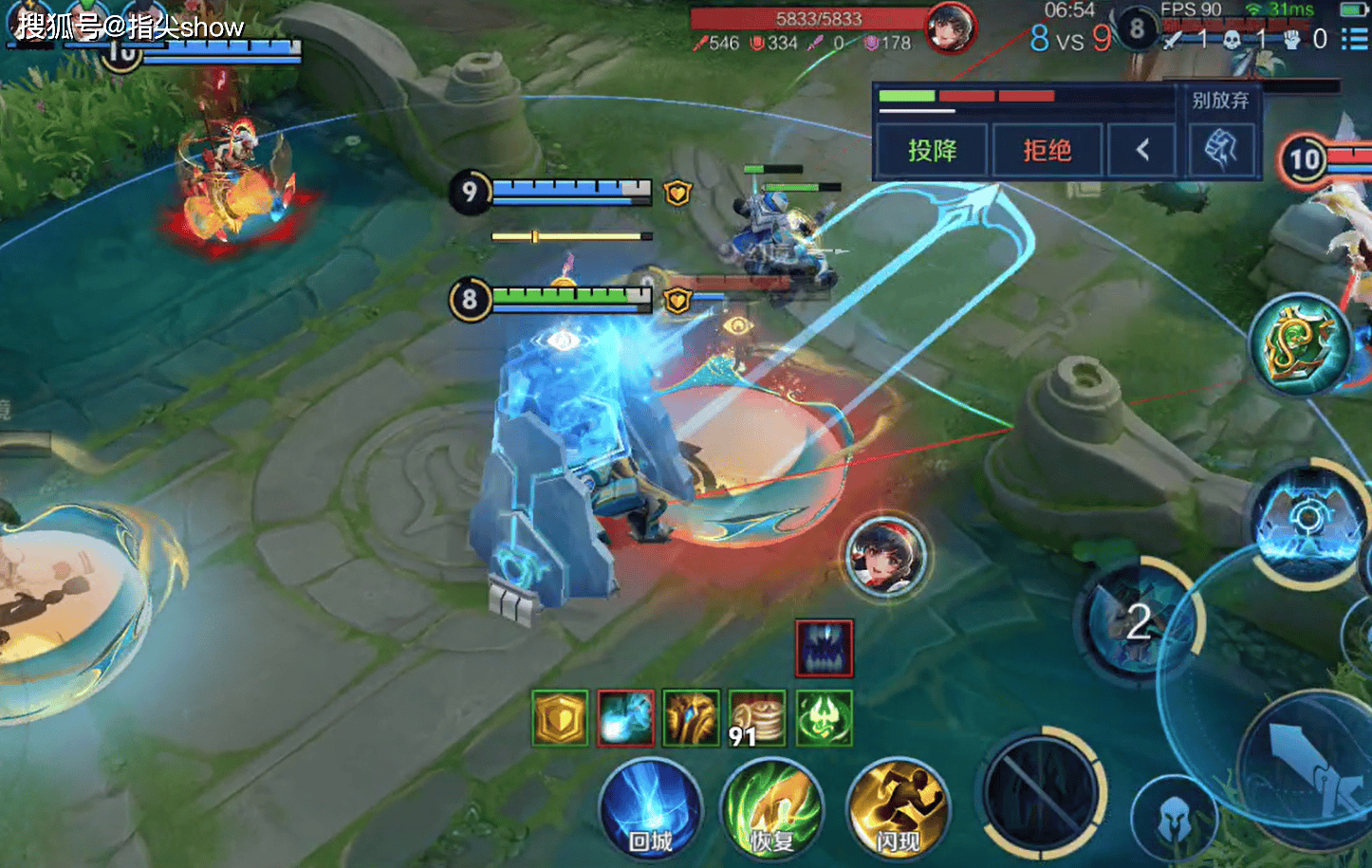Select the golden shield item slot
This screenshot has width=1372, height=868.
(x=560, y=718)
